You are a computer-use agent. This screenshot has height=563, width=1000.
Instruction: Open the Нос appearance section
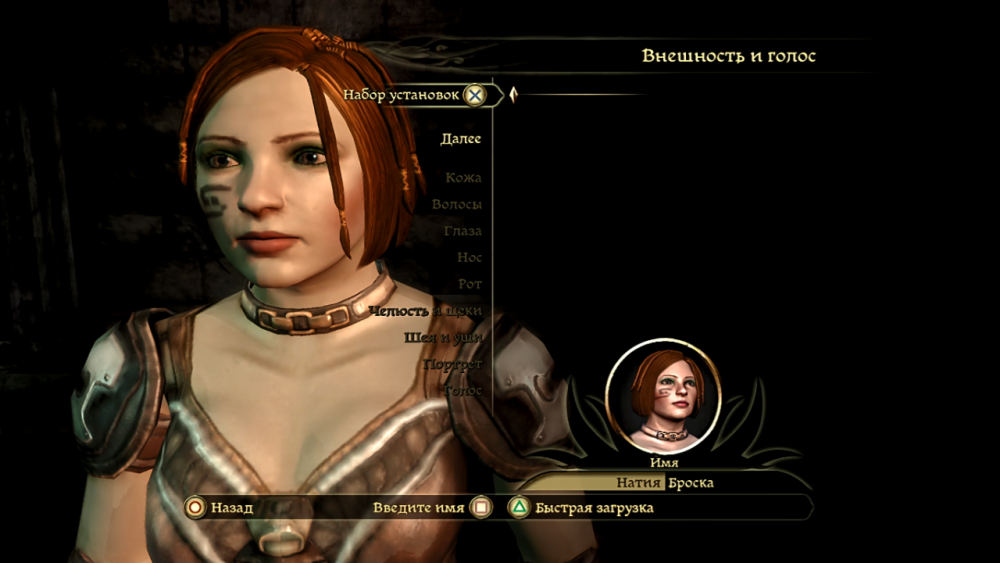pos(469,258)
